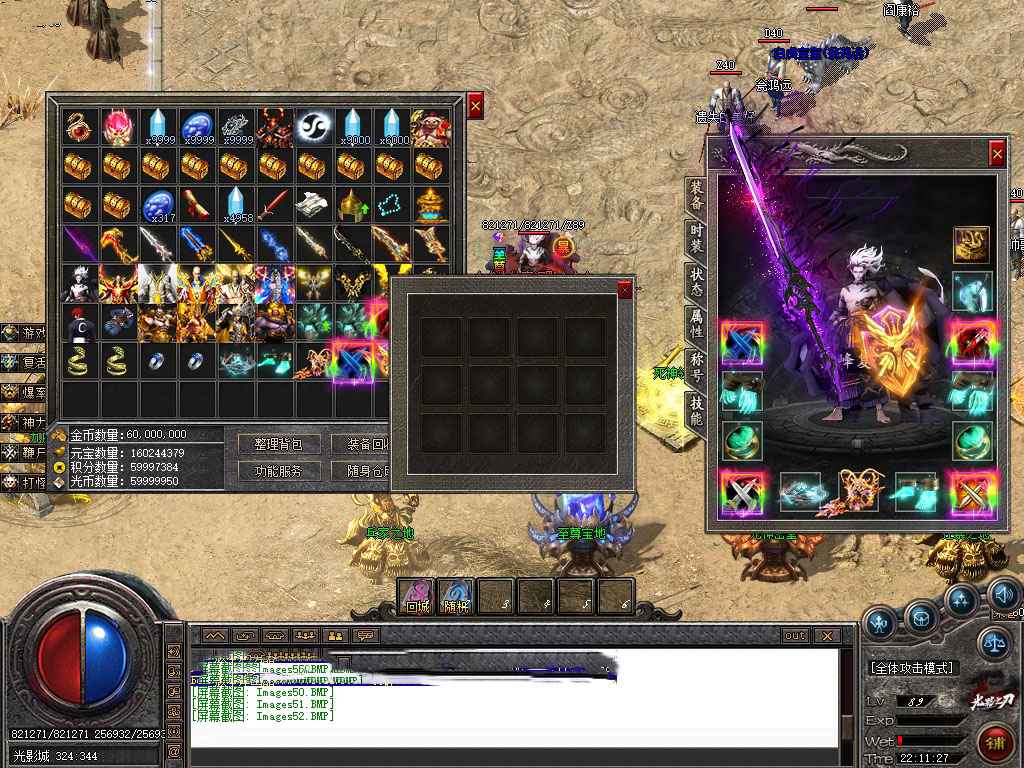Select the yin-yang orb in the bag
The image size is (1024, 768).
[x=313, y=127]
